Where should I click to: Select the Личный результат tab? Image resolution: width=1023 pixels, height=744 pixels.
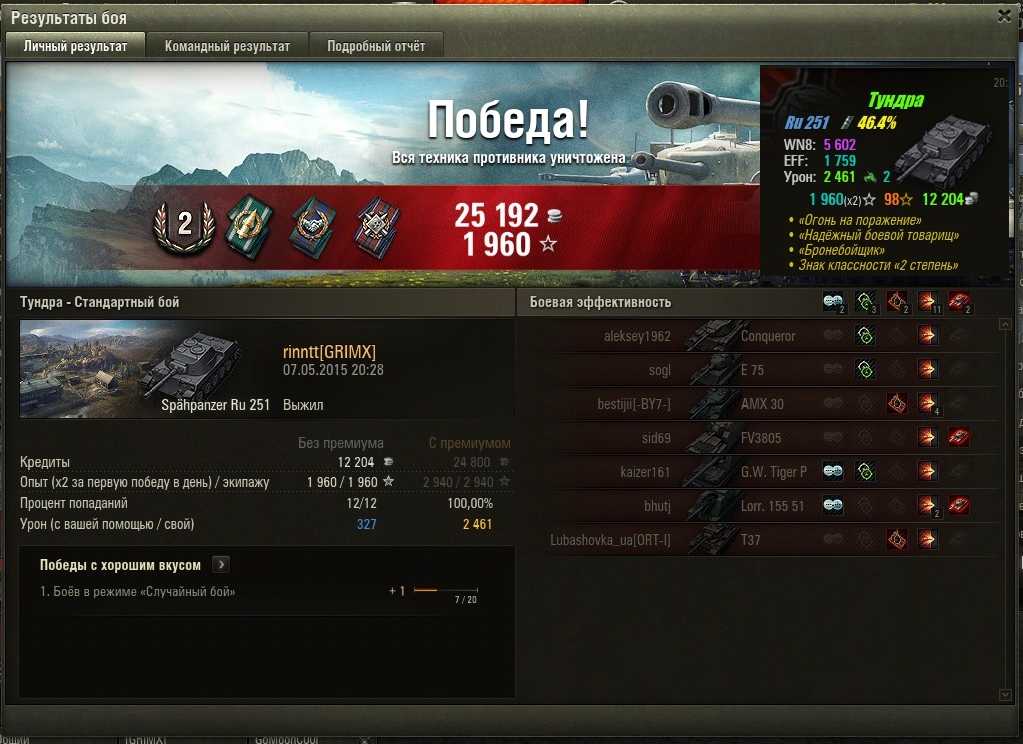coord(76,46)
